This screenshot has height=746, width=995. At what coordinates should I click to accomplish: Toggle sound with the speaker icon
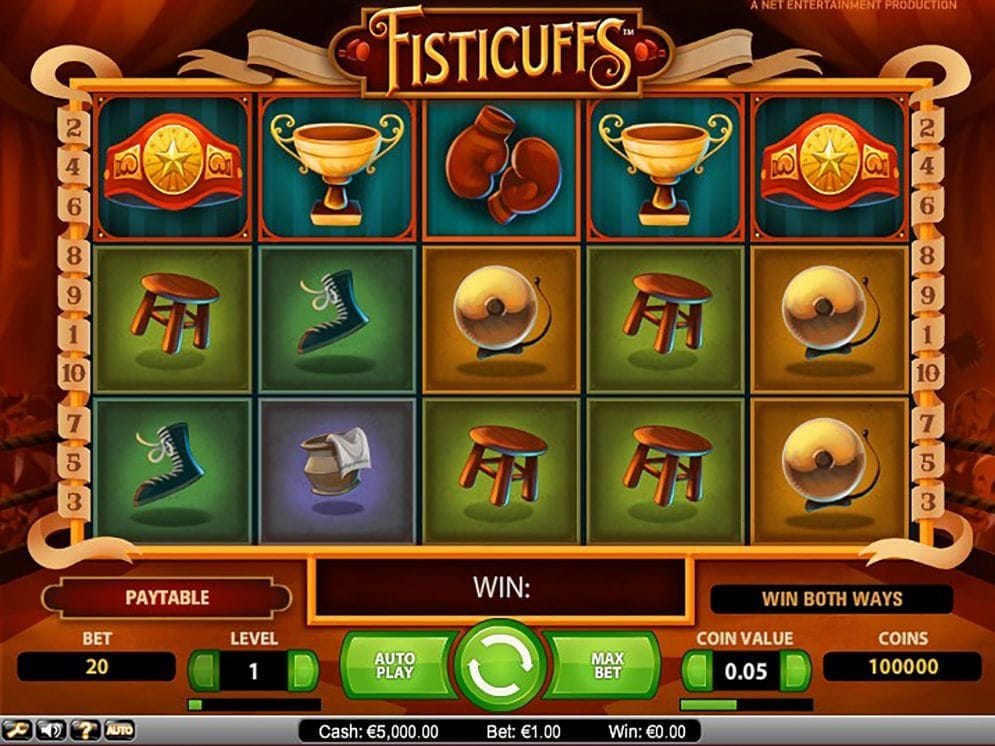click(x=51, y=731)
